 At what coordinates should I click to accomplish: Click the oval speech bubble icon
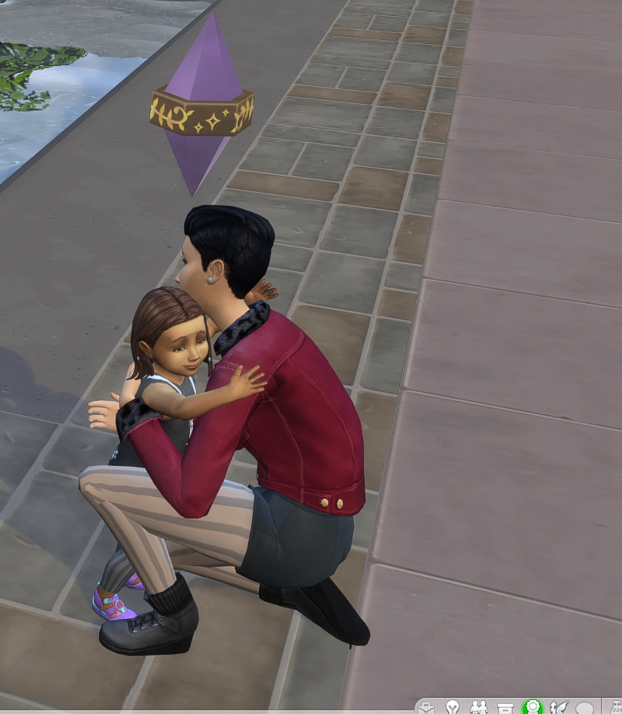585,707
